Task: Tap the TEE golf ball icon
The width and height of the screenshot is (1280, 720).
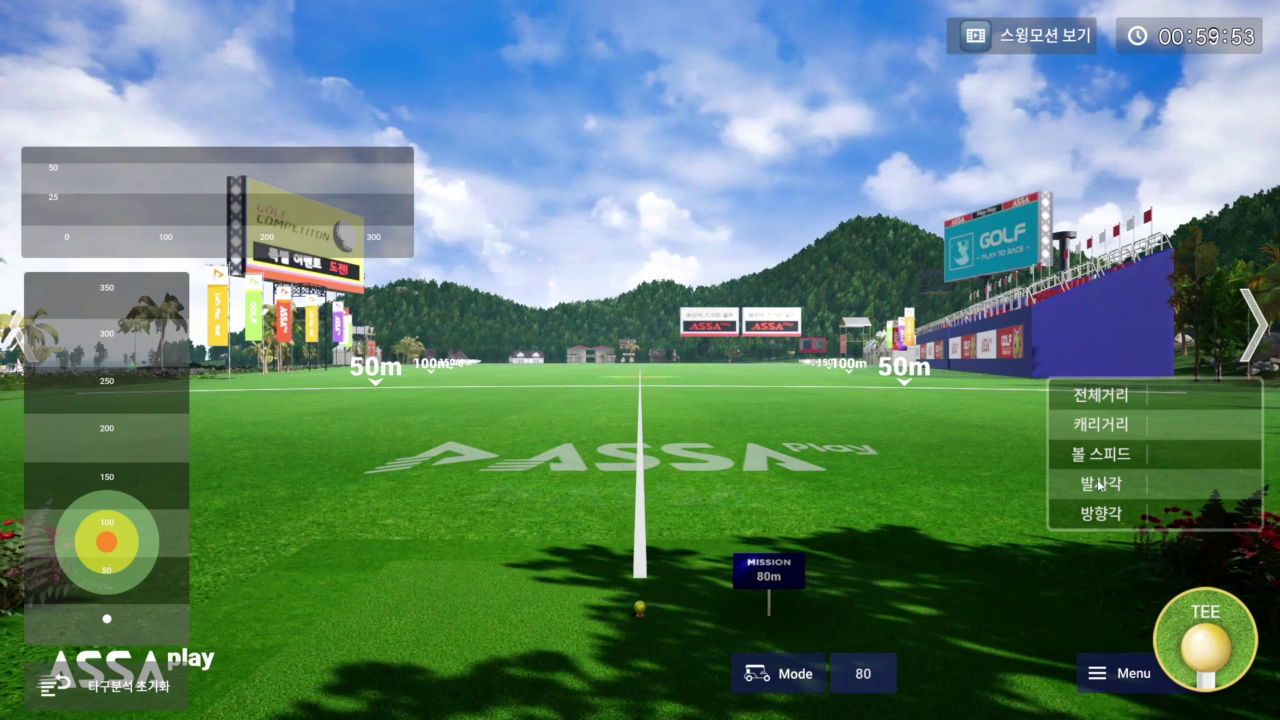Action: (1205, 638)
